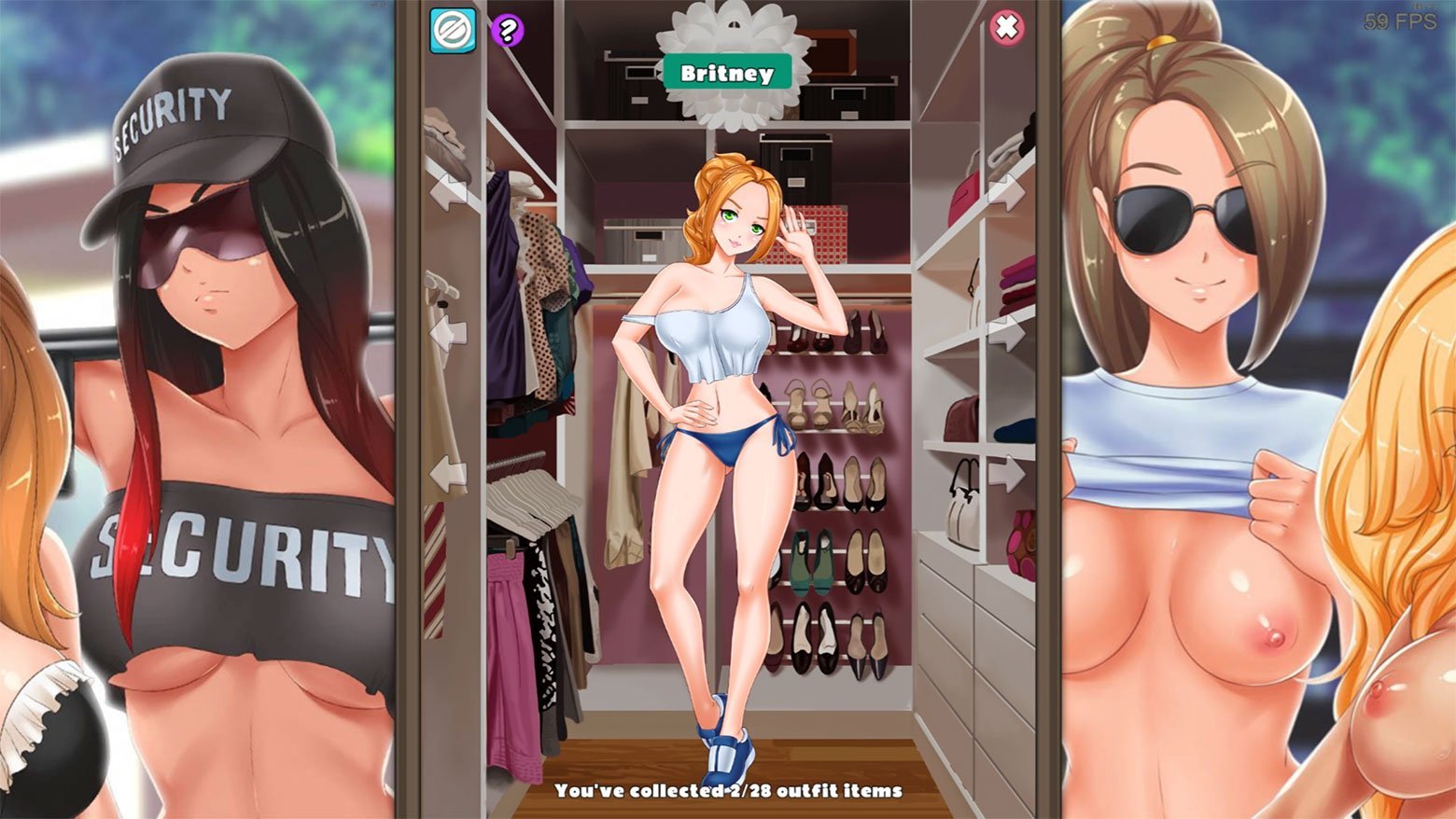Close the wardrobe with the pink X

(1006, 28)
